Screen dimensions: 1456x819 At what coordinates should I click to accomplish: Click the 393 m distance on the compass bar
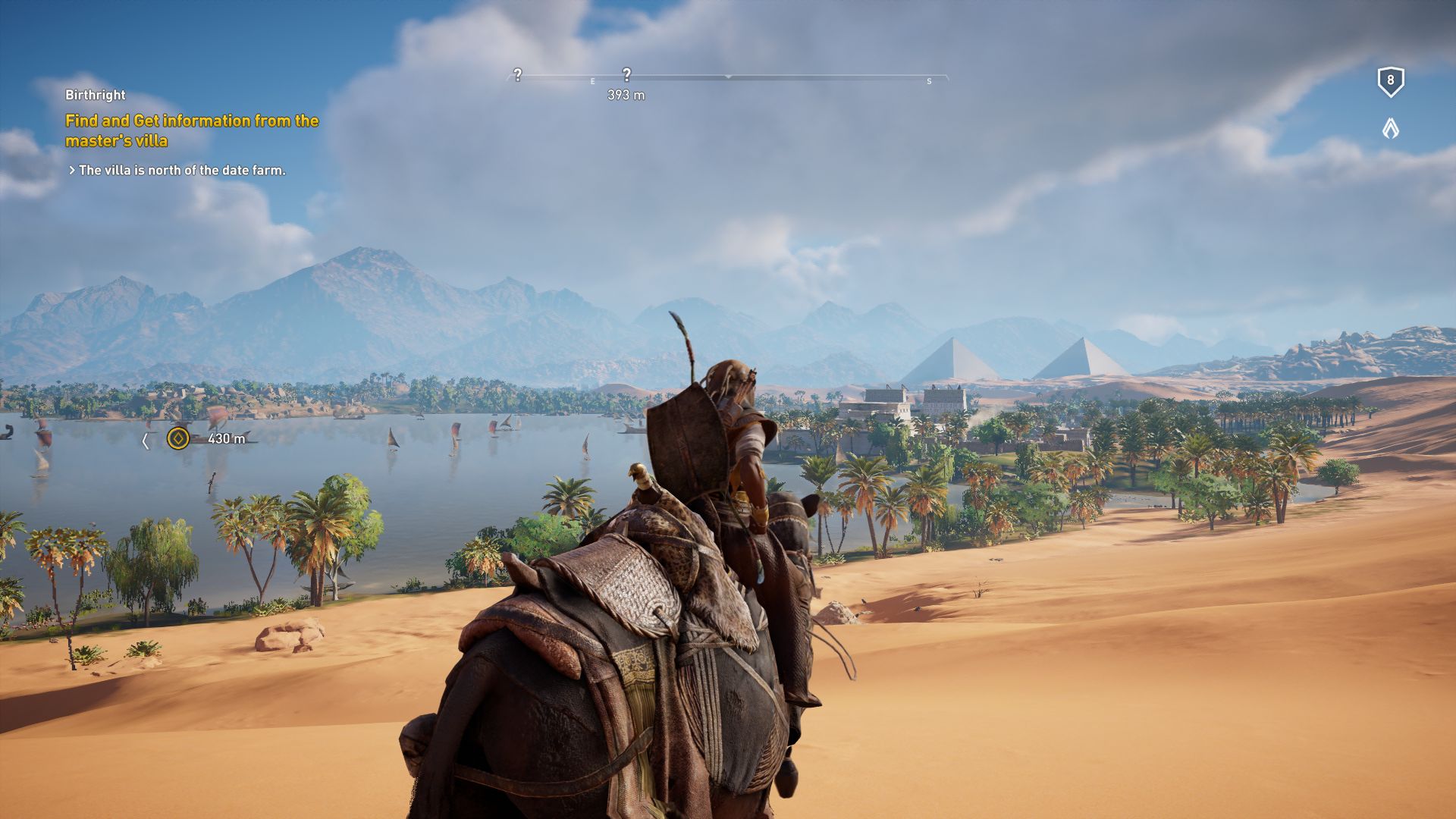pos(626,93)
